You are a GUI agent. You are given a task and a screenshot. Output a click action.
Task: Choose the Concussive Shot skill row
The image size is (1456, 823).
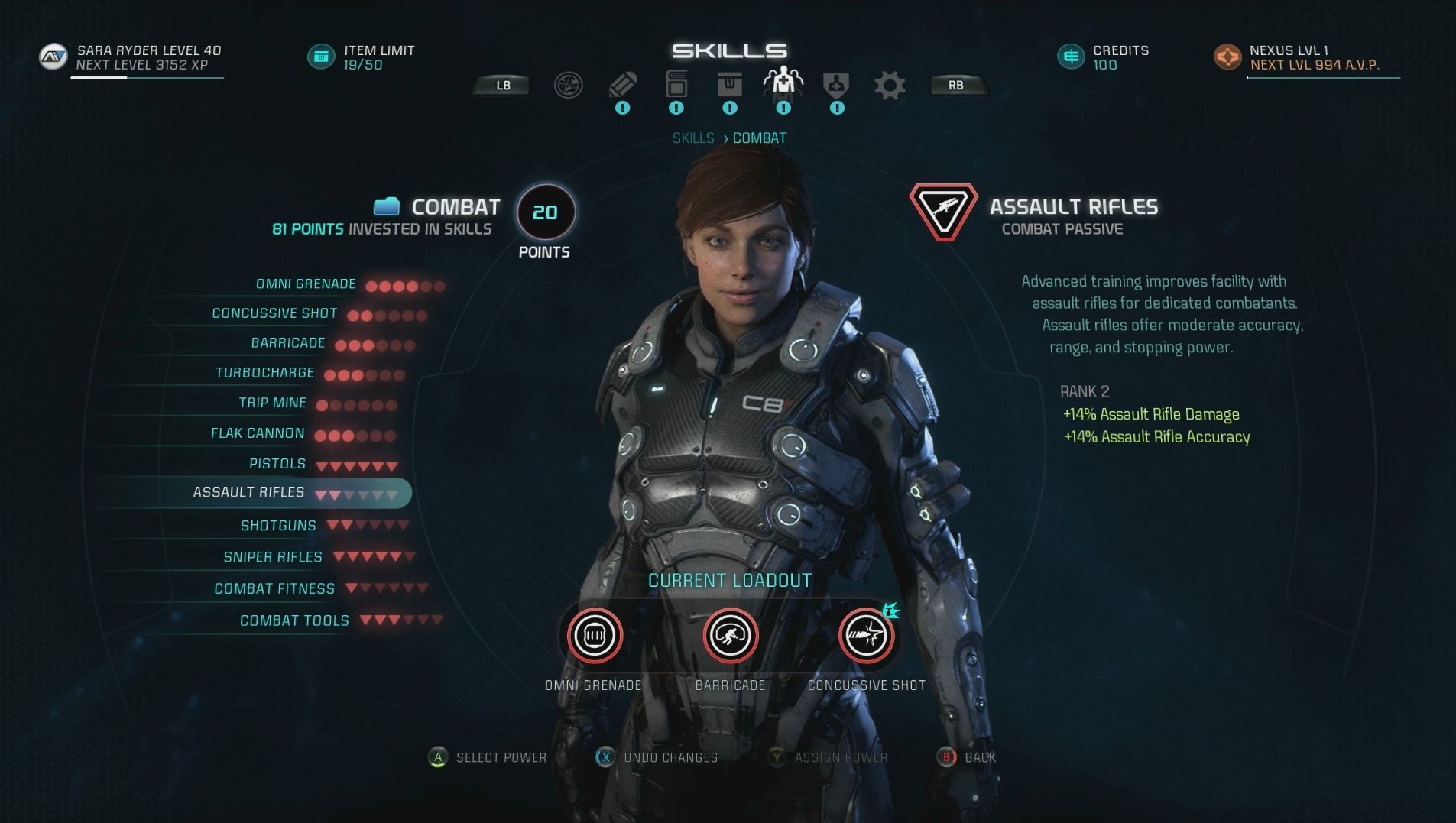click(274, 313)
